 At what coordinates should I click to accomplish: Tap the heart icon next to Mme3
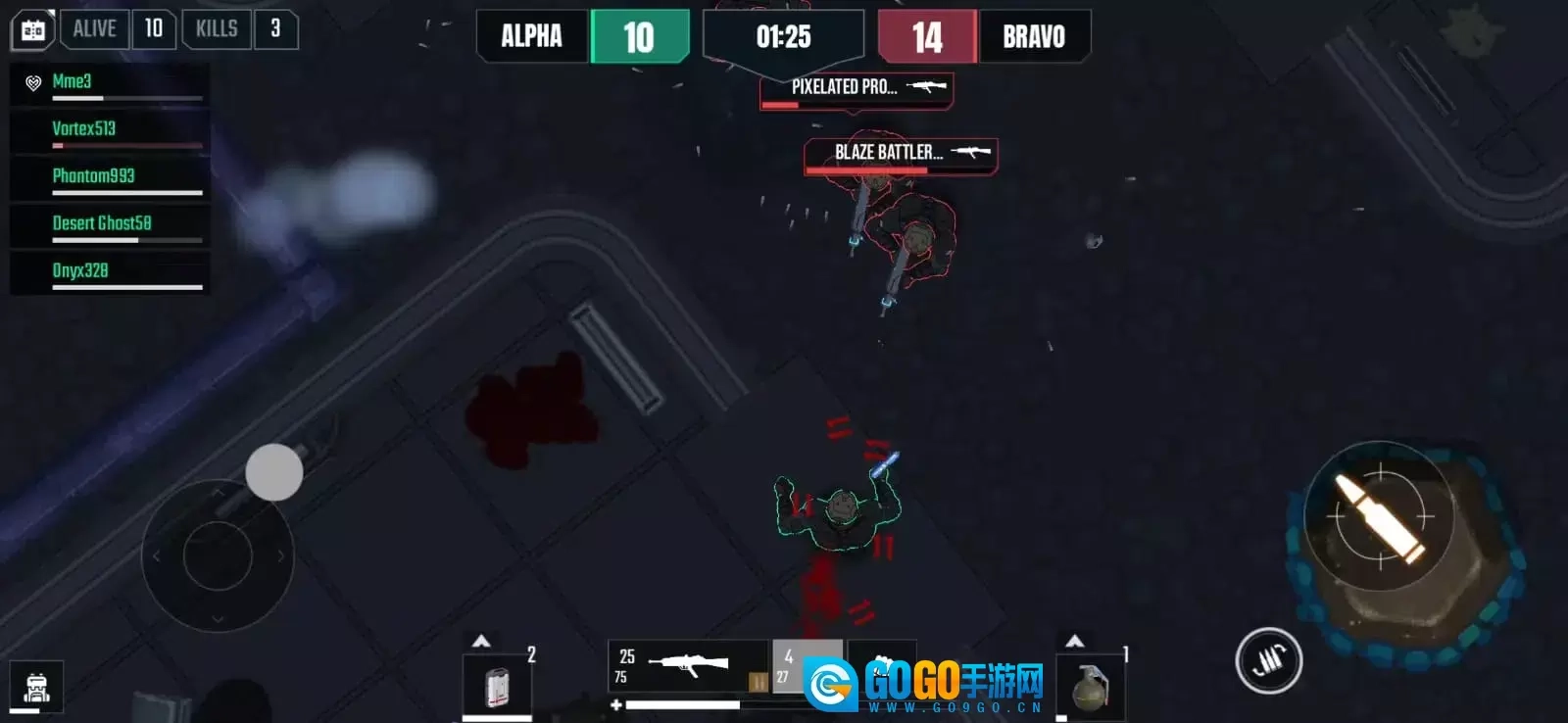pyautogui.click(x=32, y=82)
